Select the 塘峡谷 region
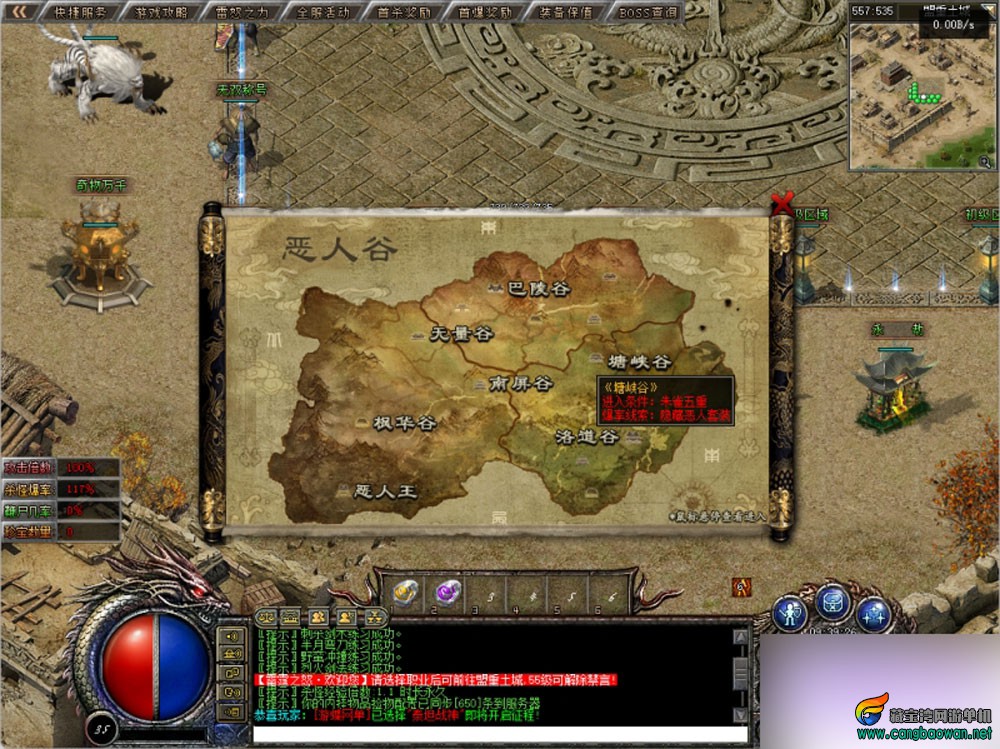 point(639,361)
